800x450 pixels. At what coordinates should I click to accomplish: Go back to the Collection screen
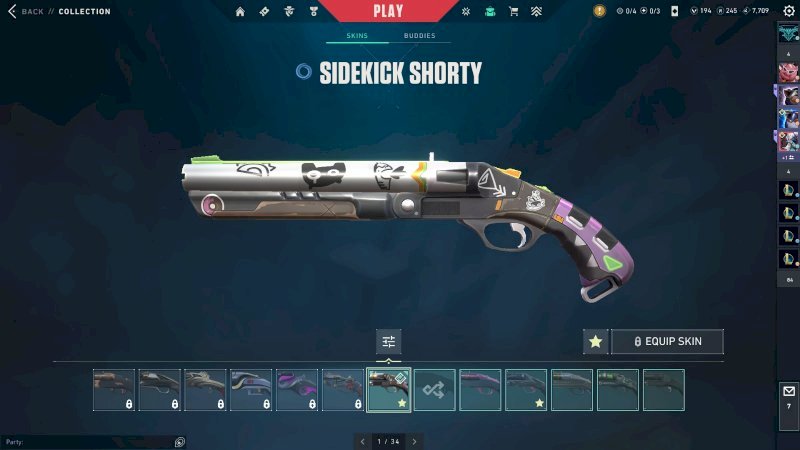(27, 11)
